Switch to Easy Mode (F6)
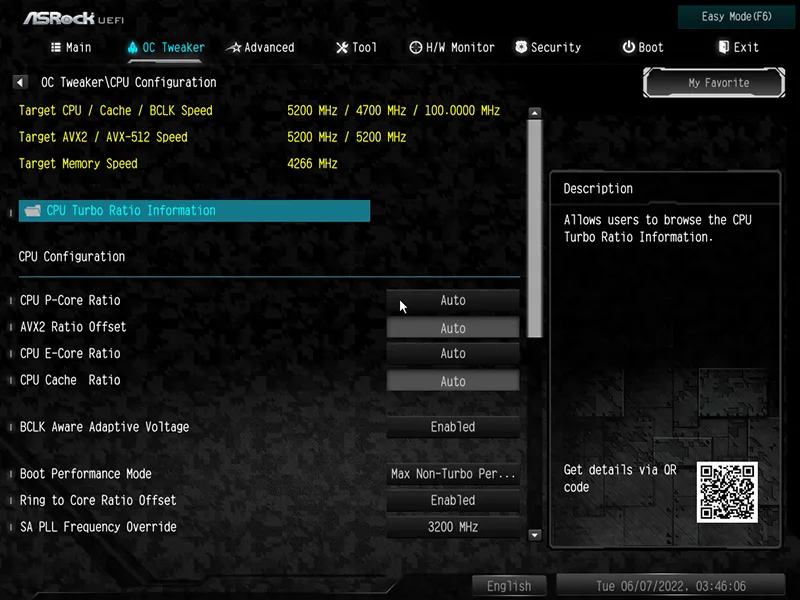 pyautogui.click(x=737, y=16)
